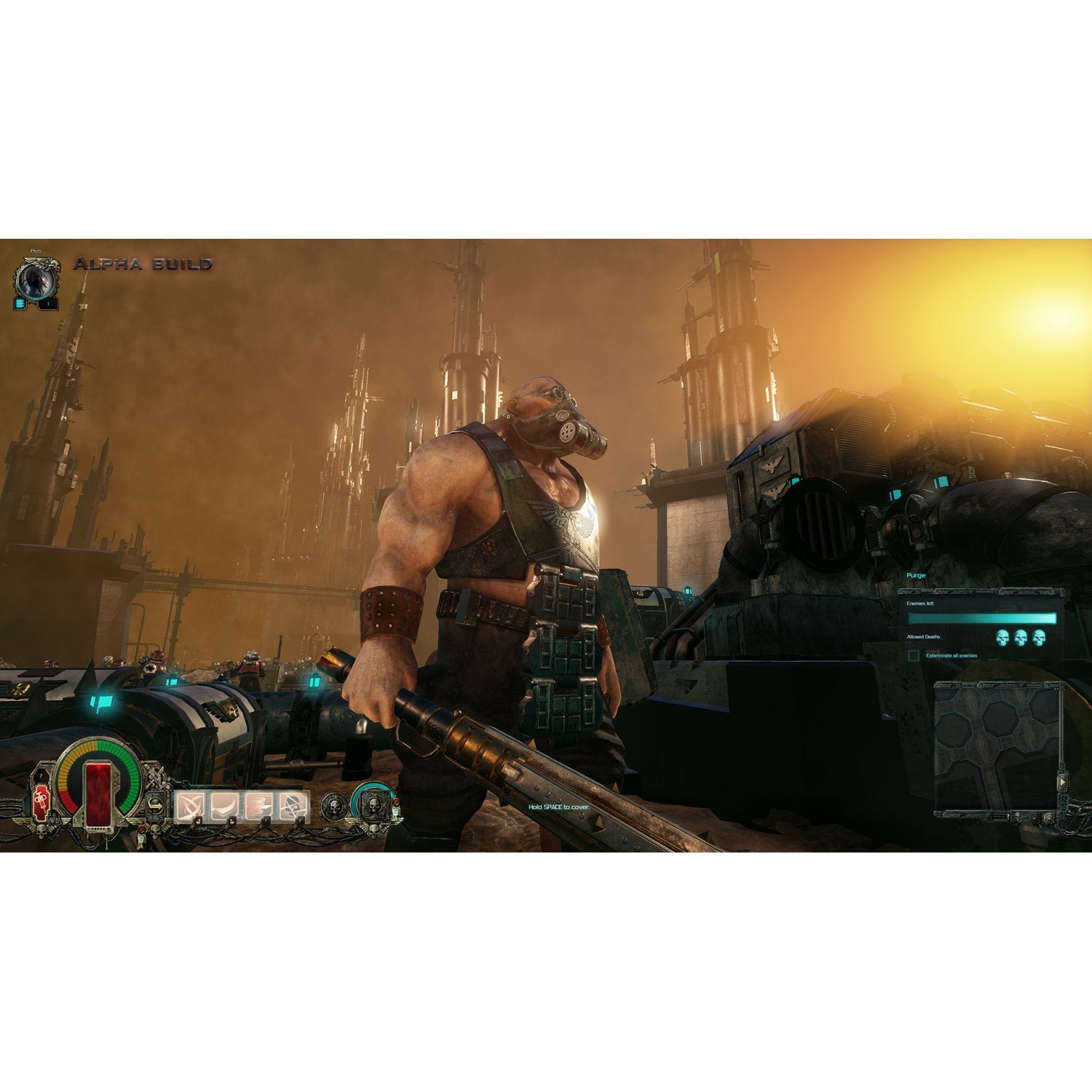Activate the crescent blade skill in the hotbar
This screenshot has height=1092, width=1092.
click(224, 807)
